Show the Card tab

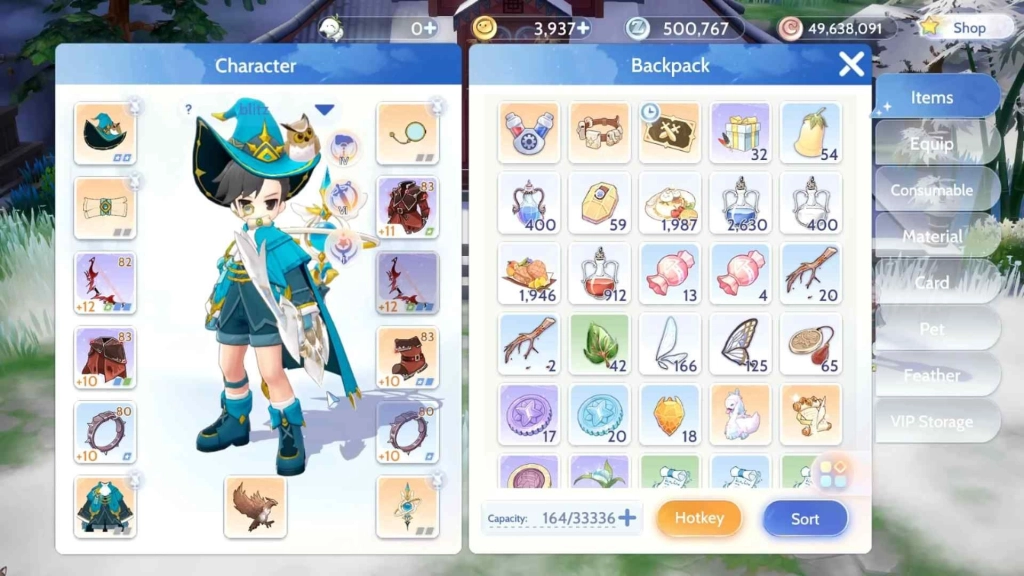[931, 283]
